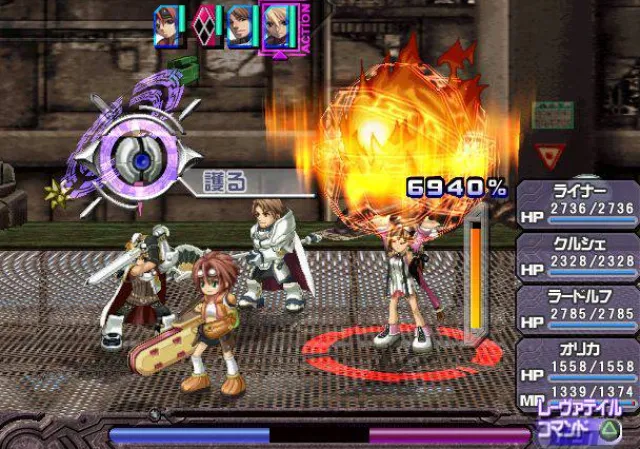Choose the 護る guard command
This screenshot has width=640, height=449.
point(238,183)
